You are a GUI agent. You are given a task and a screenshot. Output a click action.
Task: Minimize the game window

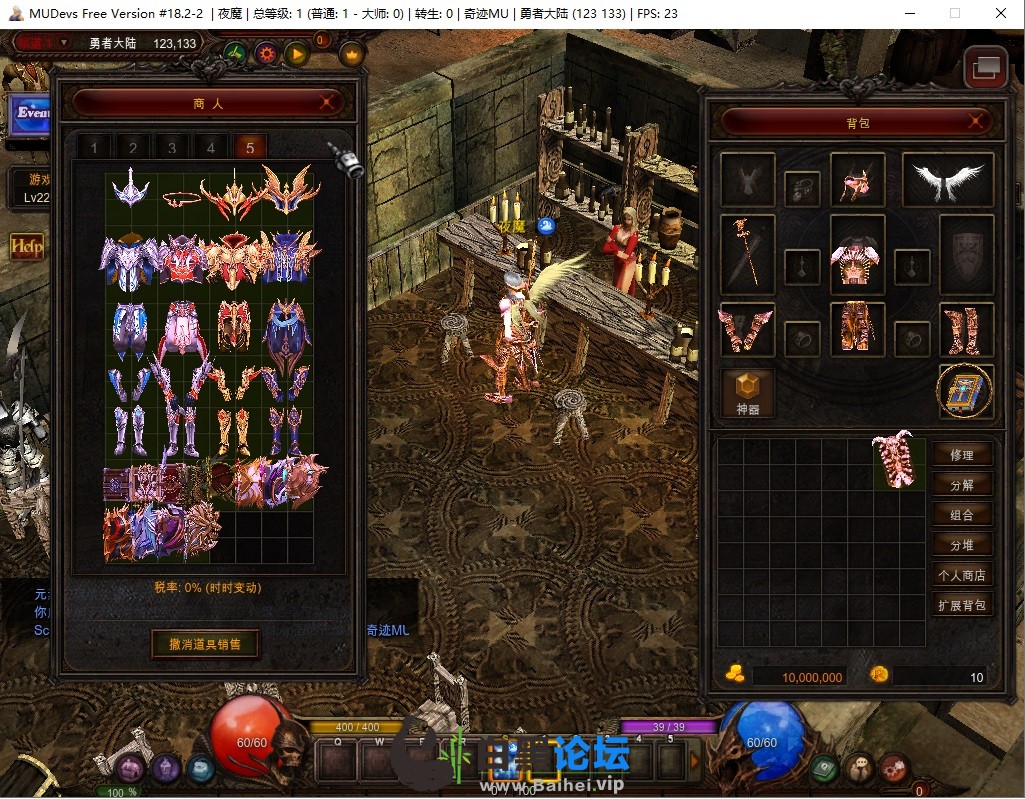coord(908,14)
